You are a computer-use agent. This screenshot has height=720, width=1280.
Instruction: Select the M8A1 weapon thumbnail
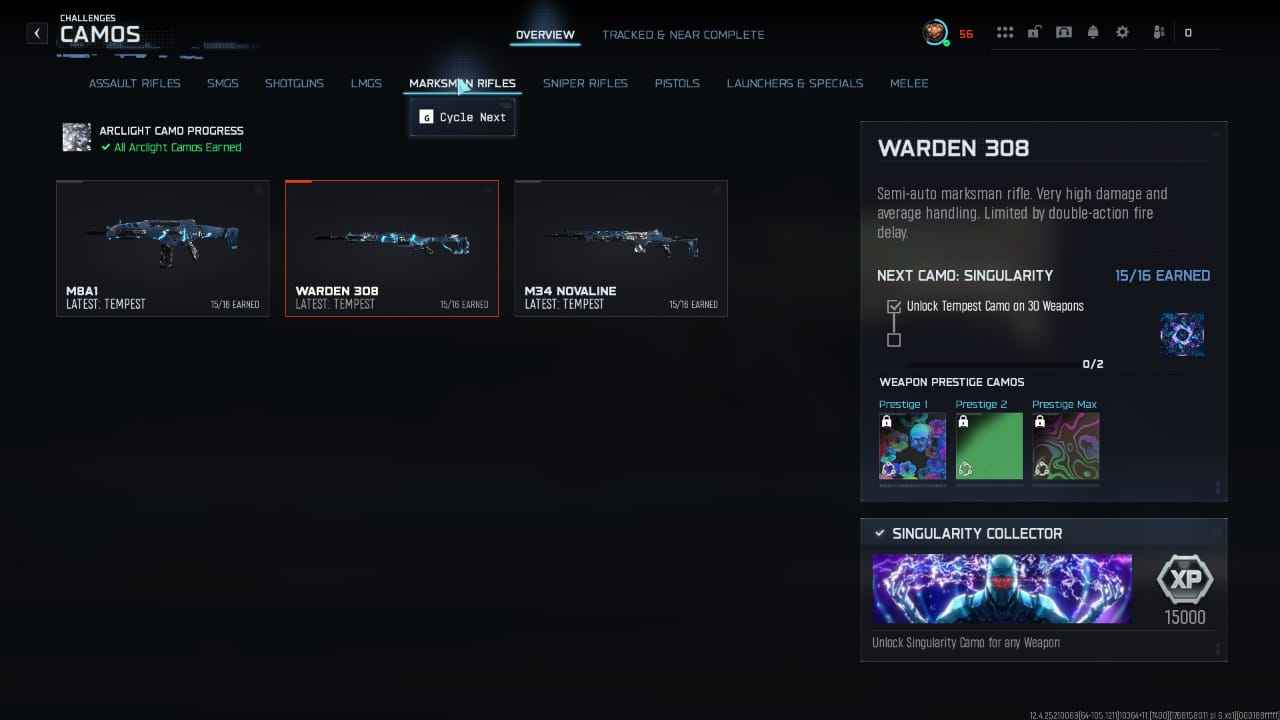pos(163,248)
